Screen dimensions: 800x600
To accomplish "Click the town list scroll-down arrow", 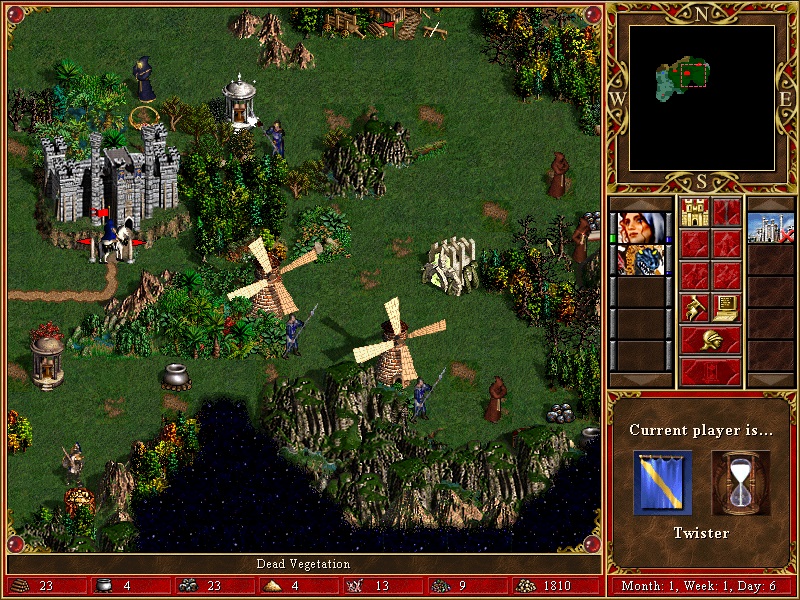I will coord(770,380).
